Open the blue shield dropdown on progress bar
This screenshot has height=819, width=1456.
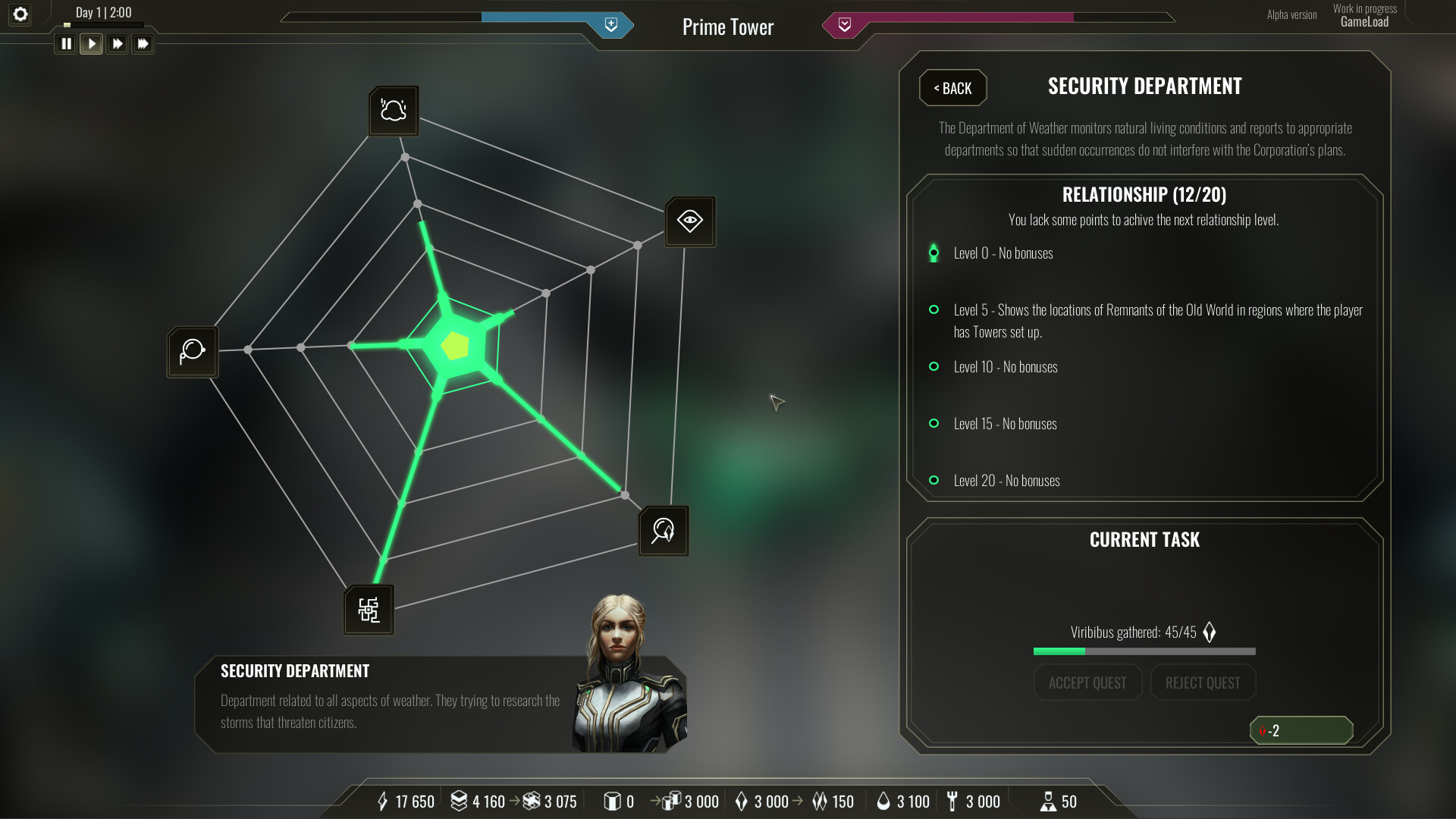(x=611, y=24)
